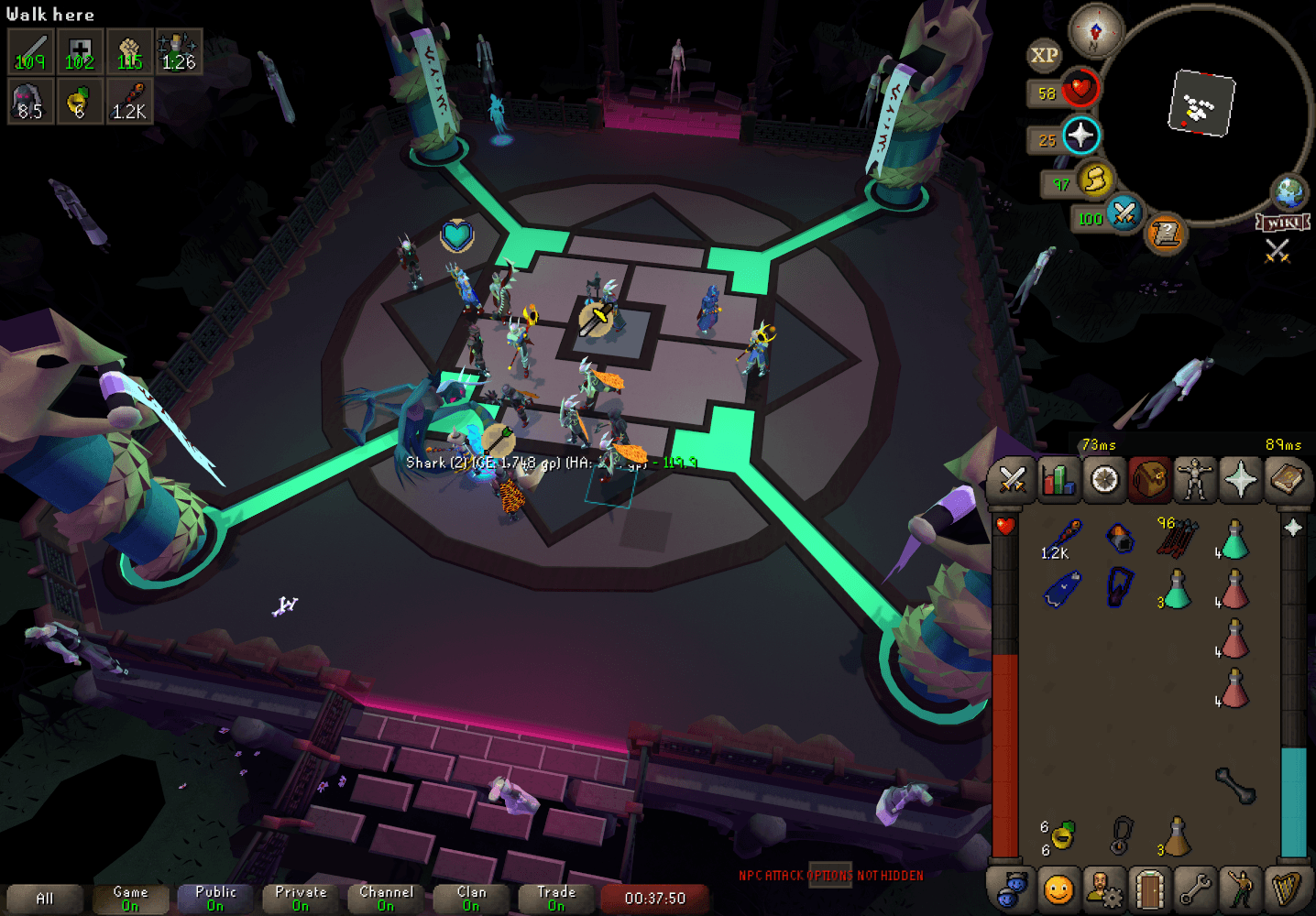
Task: Open the Worn Equipment tab
Action: coord(1196,480)
